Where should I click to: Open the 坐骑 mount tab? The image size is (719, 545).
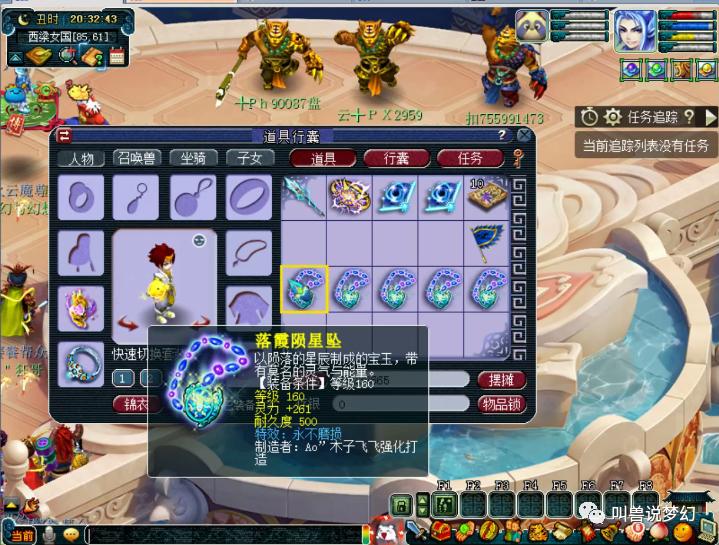pyautogui.click(x=194, y=158)
